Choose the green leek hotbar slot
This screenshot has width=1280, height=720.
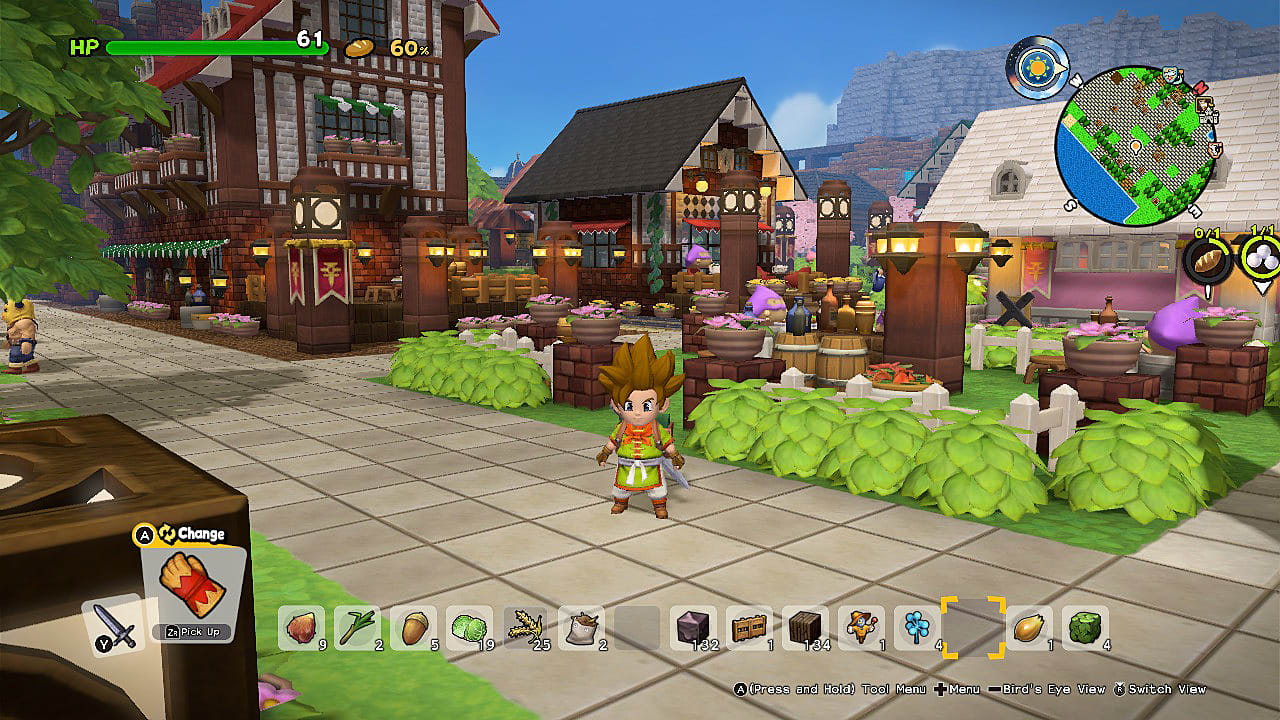coord(357,629)
